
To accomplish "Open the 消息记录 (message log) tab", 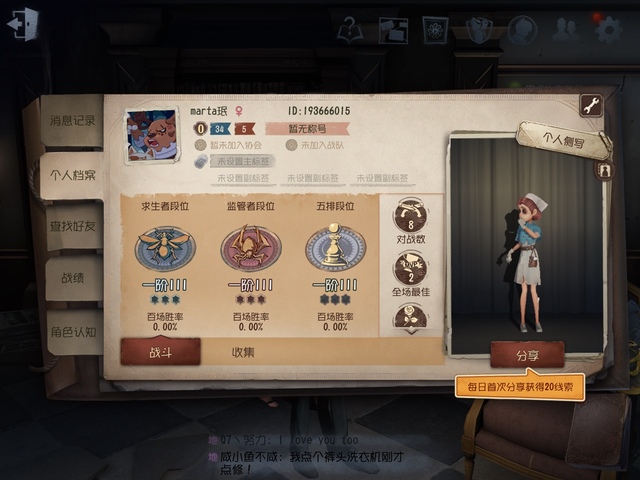I will 73,120.
